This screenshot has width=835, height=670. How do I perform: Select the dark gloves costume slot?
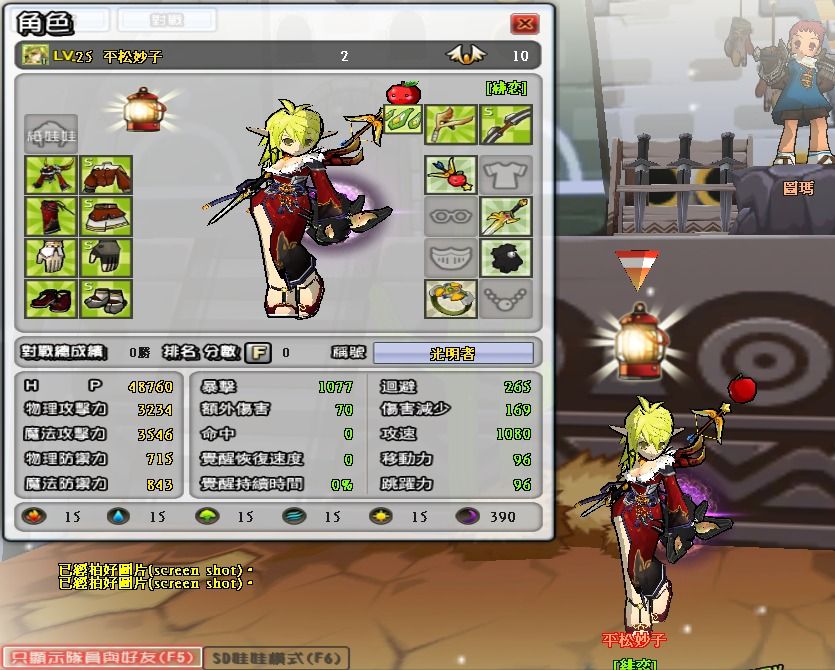[106, 258]
